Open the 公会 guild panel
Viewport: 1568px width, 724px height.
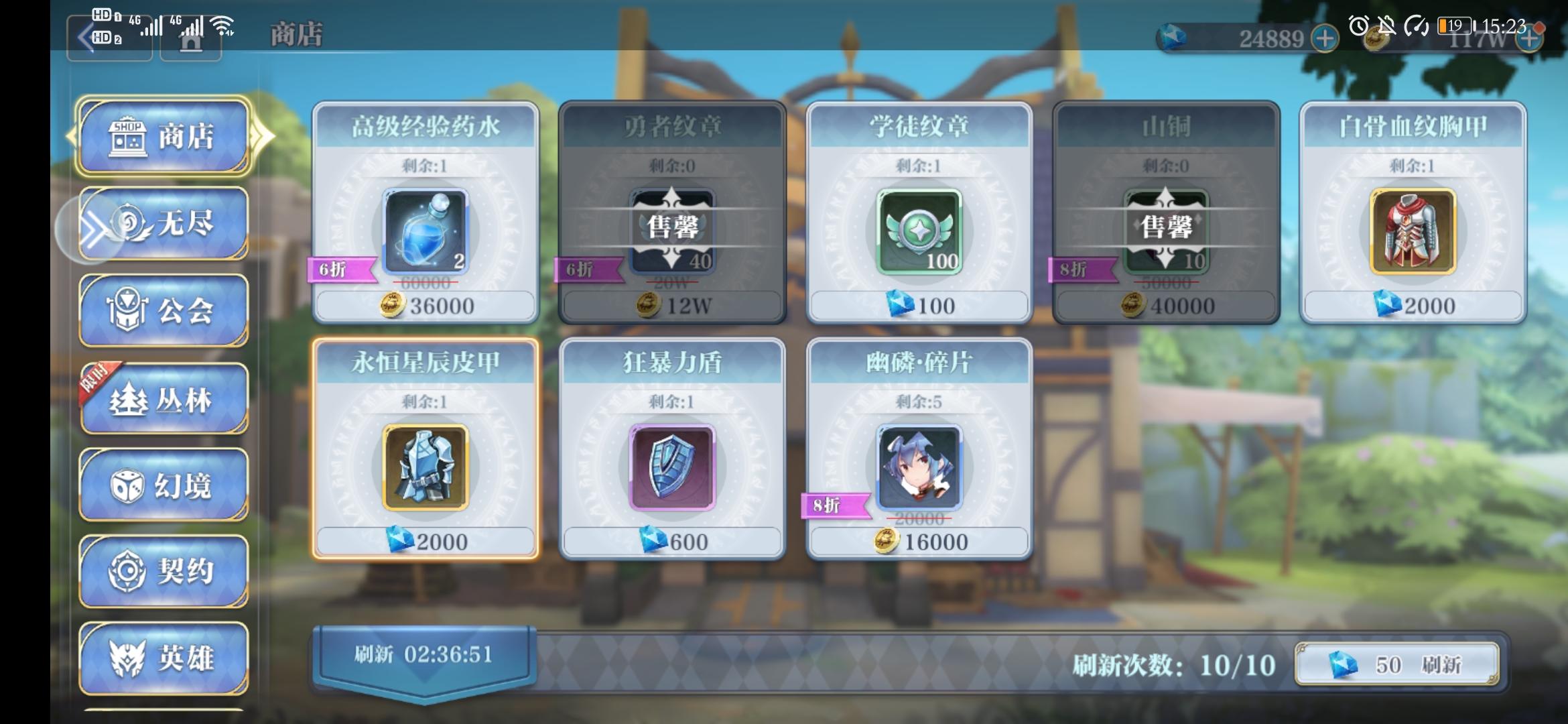(129, 310)
